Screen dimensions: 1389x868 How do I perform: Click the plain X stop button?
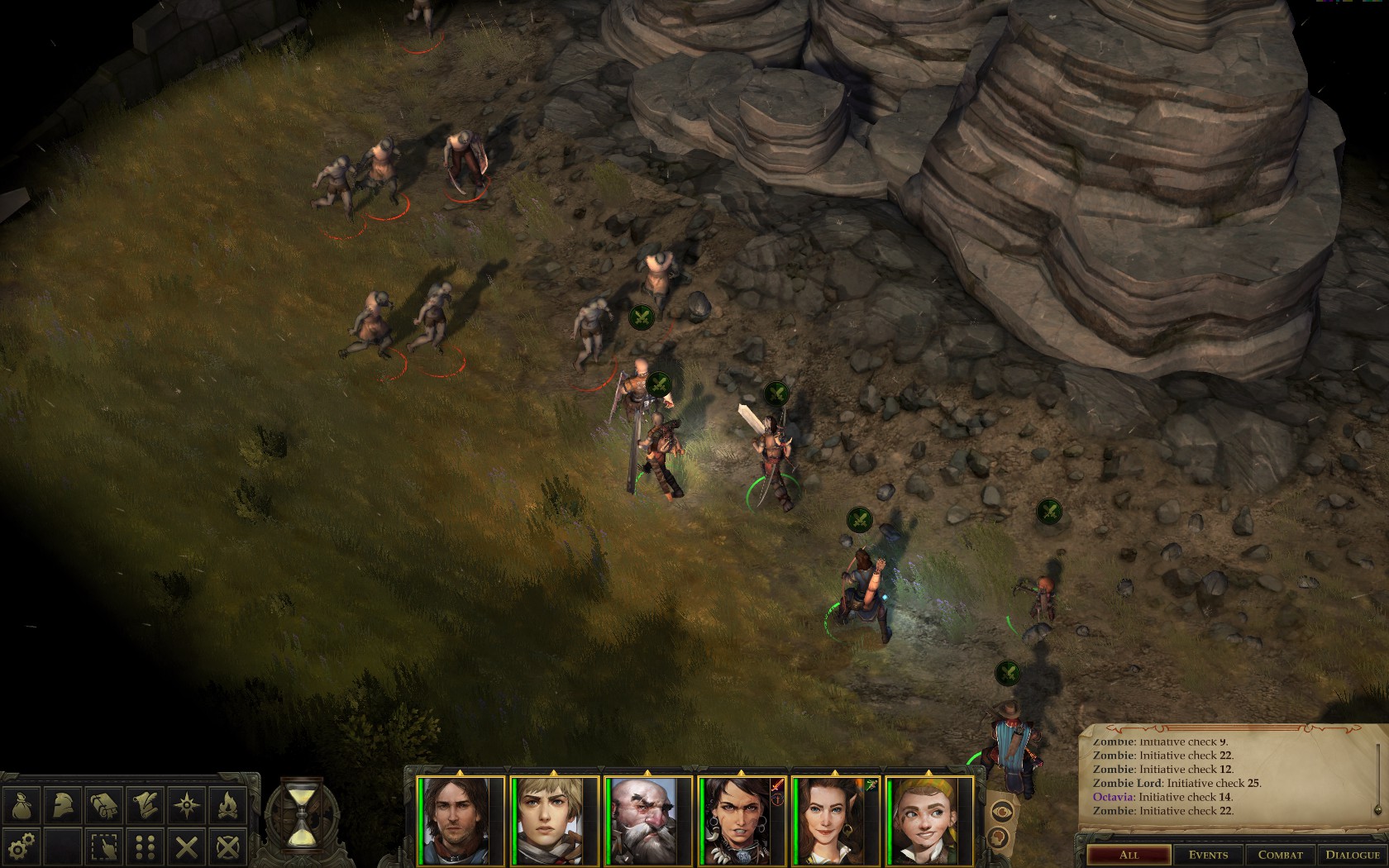click(188, 846)
